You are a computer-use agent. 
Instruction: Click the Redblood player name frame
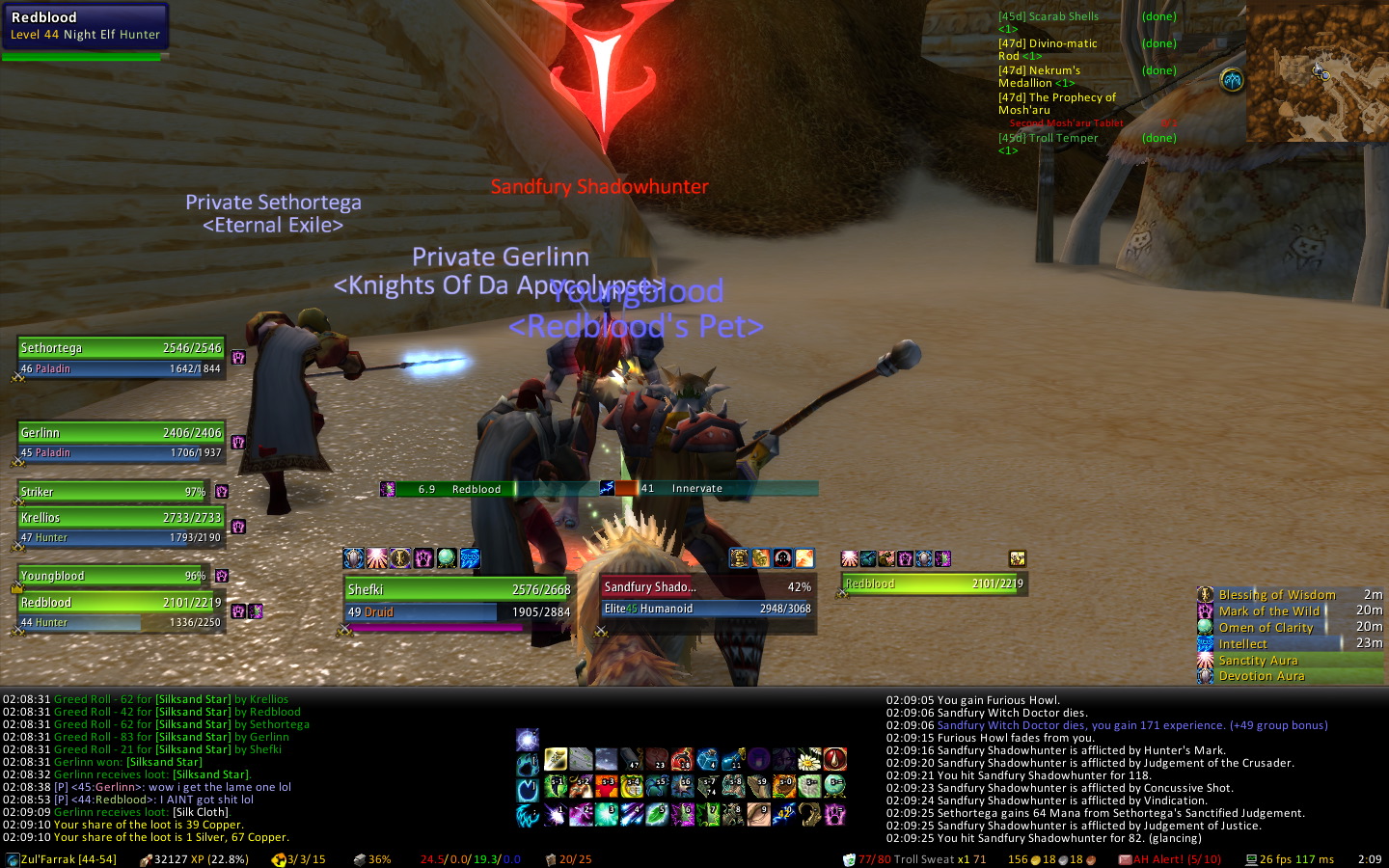point(85,25)
